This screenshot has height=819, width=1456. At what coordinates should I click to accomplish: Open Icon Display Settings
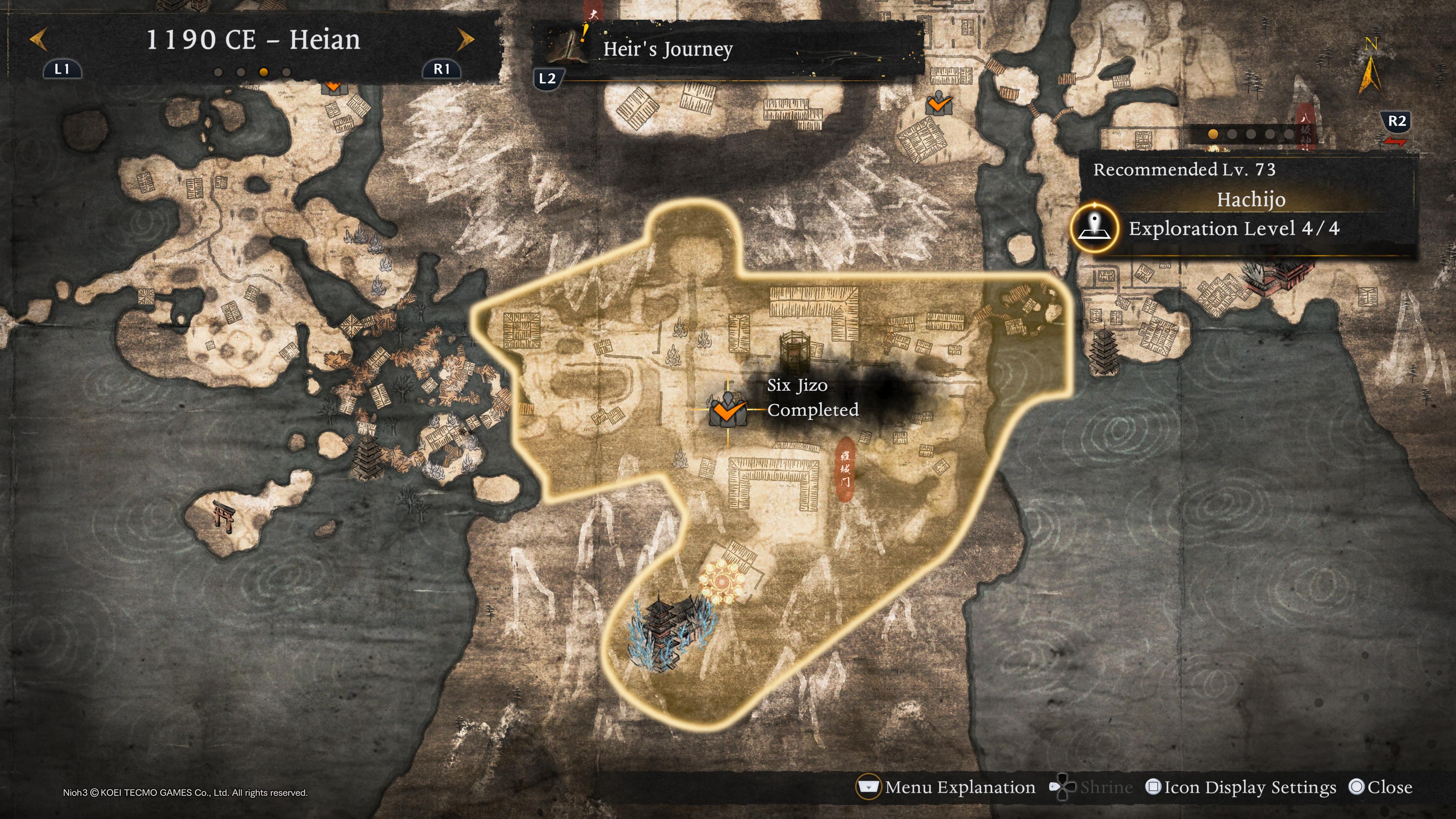pos(1241,787)
